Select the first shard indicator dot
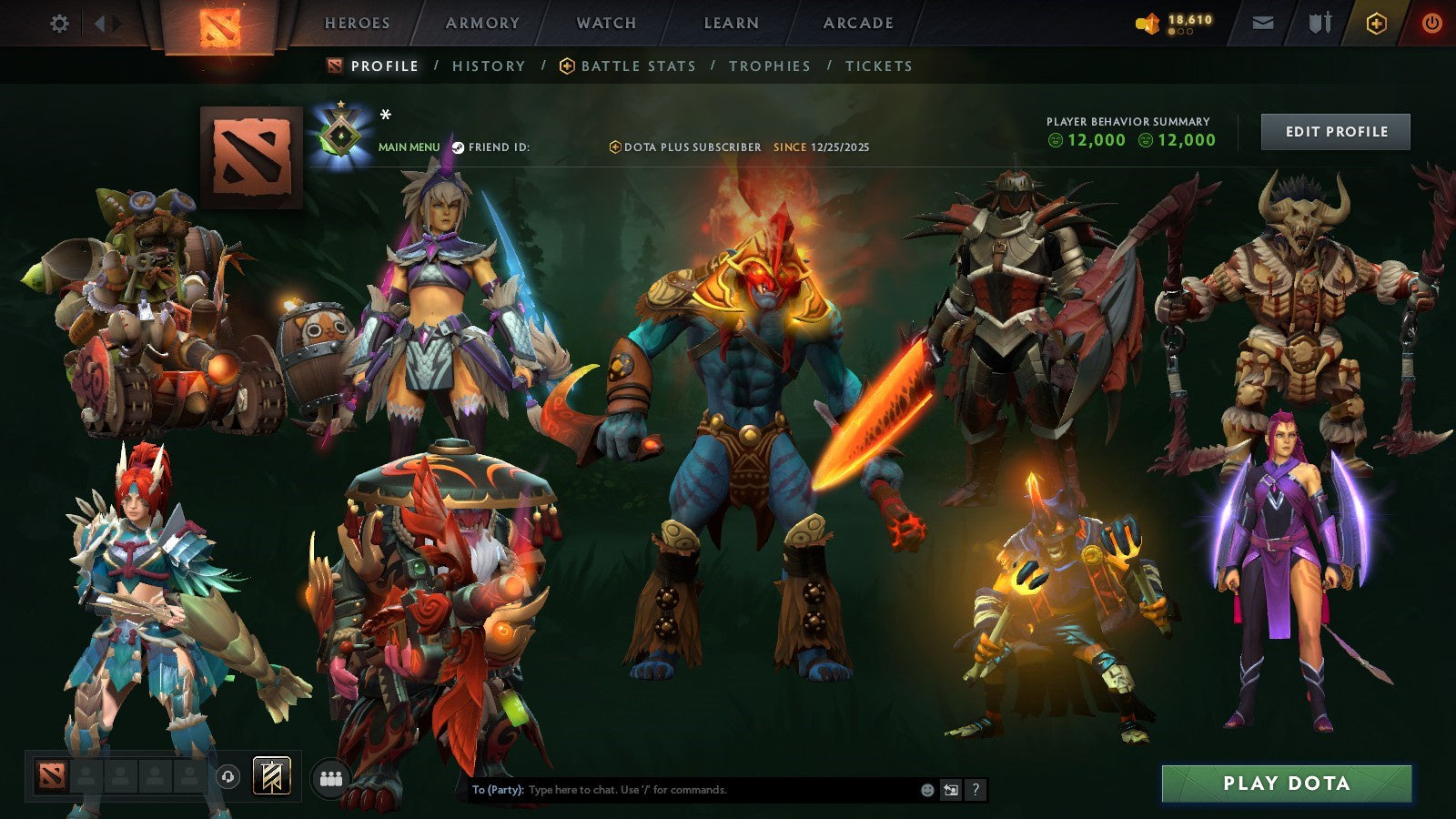This screenshot has height=819, width=1456. click(x=1171, y=31)
